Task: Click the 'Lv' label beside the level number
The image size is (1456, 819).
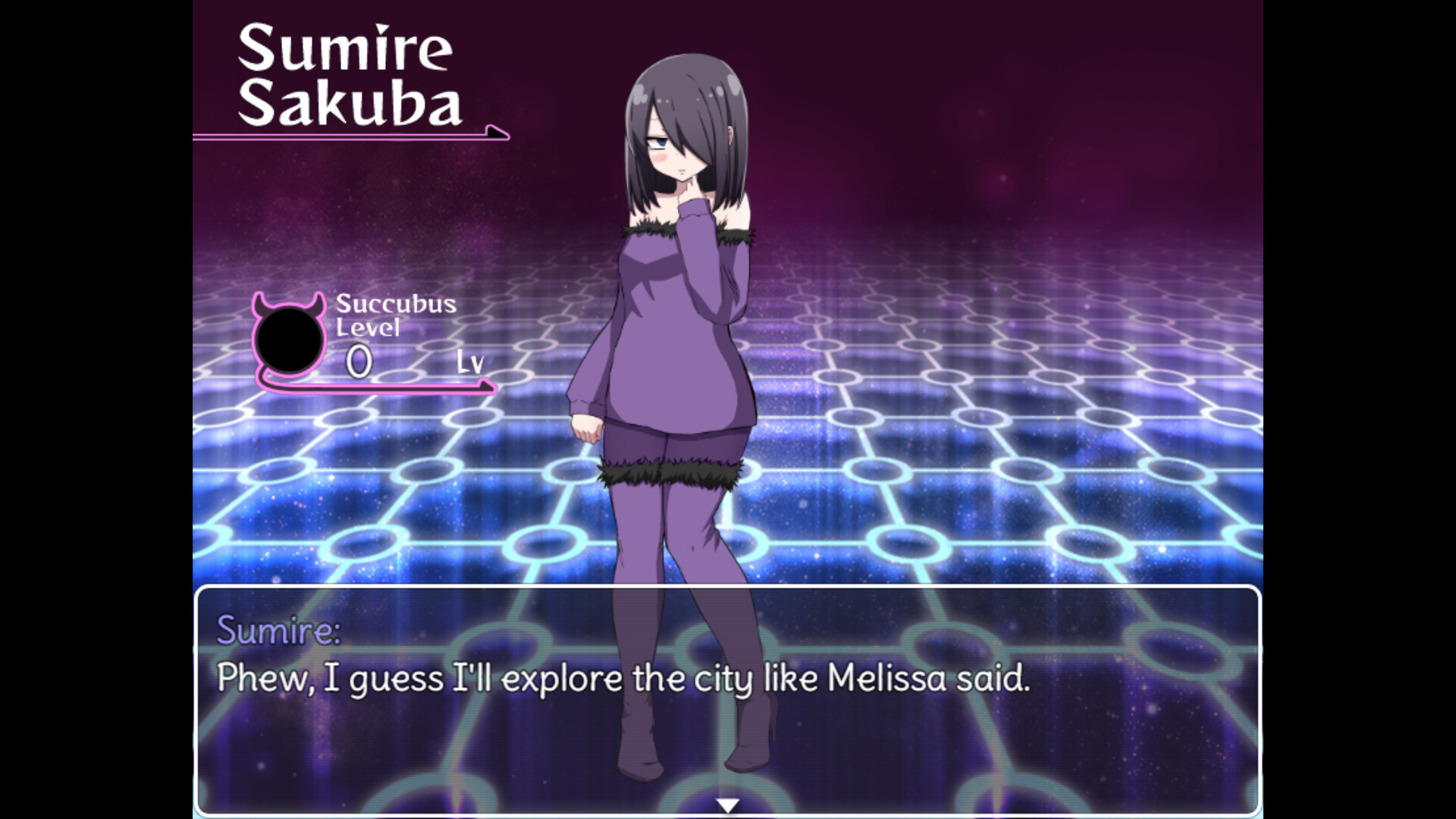Action: [470, 364]
